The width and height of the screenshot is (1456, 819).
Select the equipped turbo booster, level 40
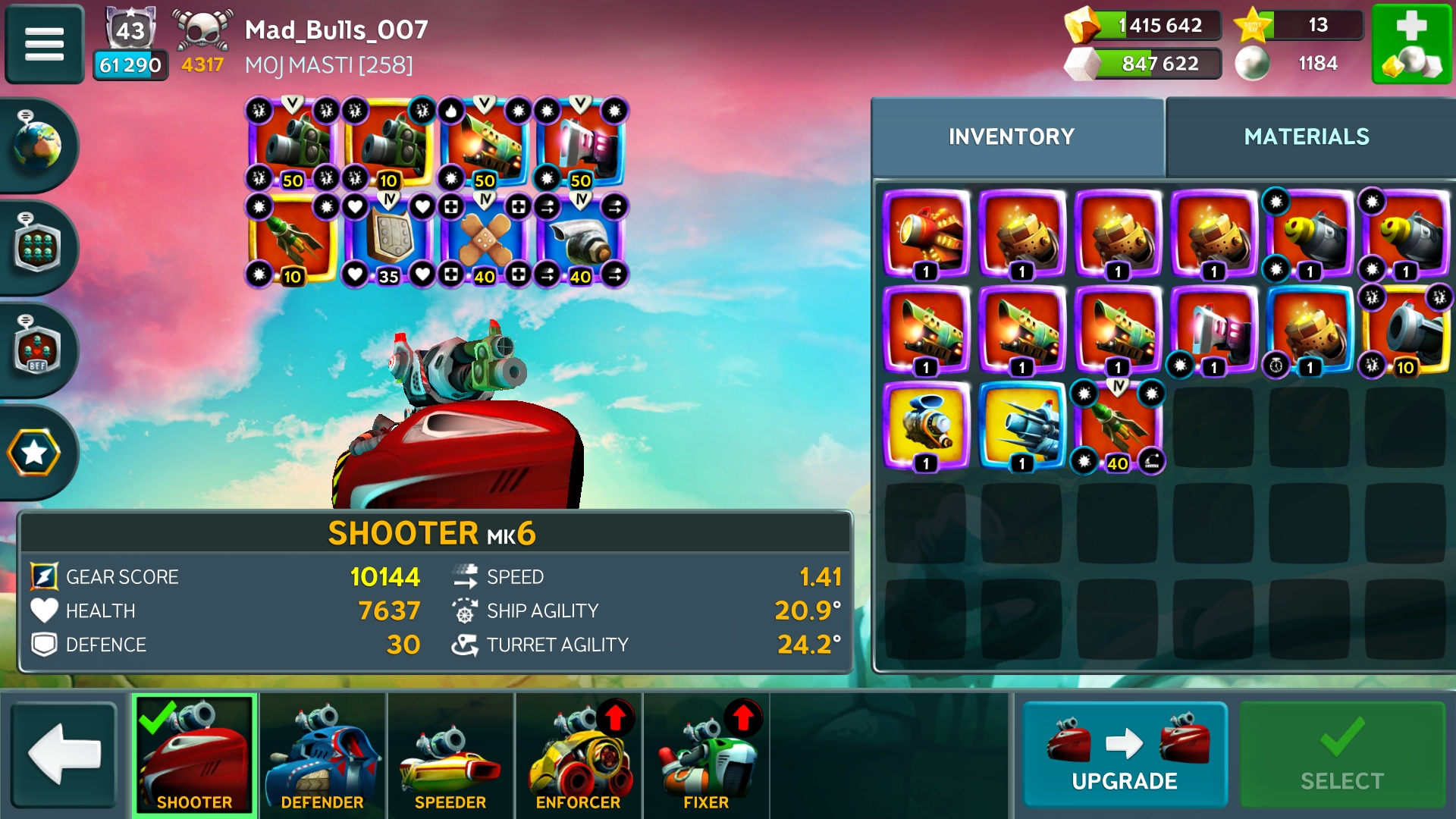(x=581, y=240)
